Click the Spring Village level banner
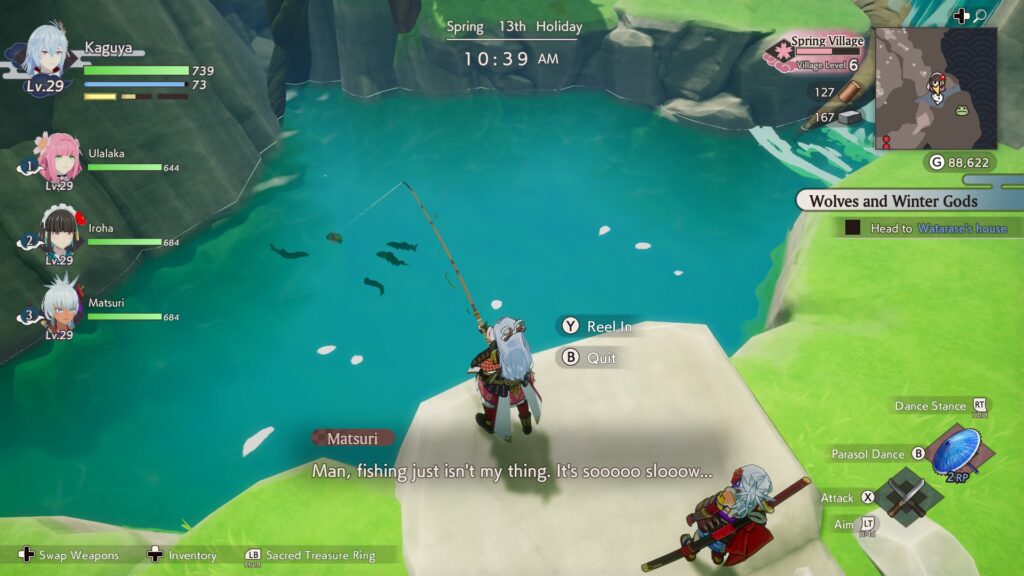Screen dimensions: 1024x576 (815, 52)
